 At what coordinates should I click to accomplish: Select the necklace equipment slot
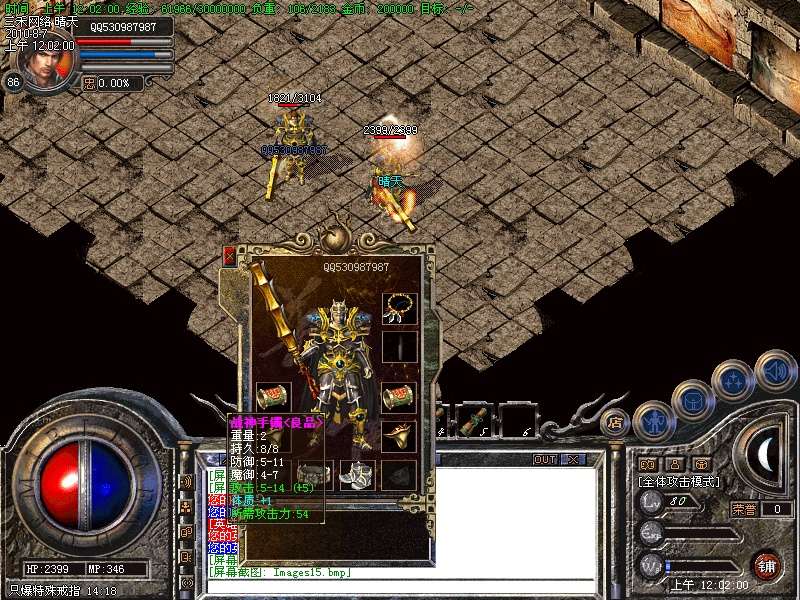pyautogui.click(x=399, y=306)
